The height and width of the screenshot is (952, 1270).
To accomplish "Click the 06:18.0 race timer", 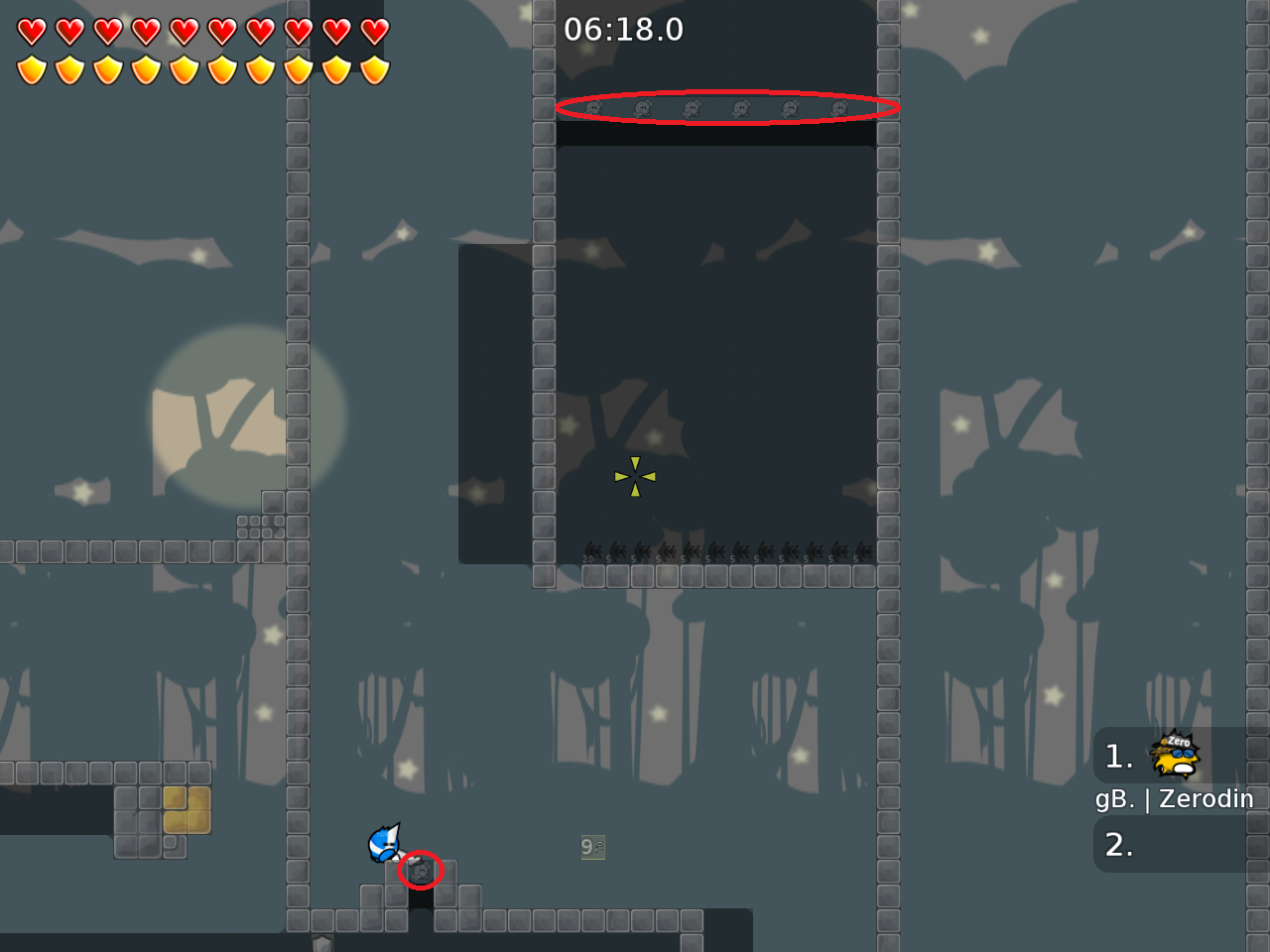I will 623,30.
